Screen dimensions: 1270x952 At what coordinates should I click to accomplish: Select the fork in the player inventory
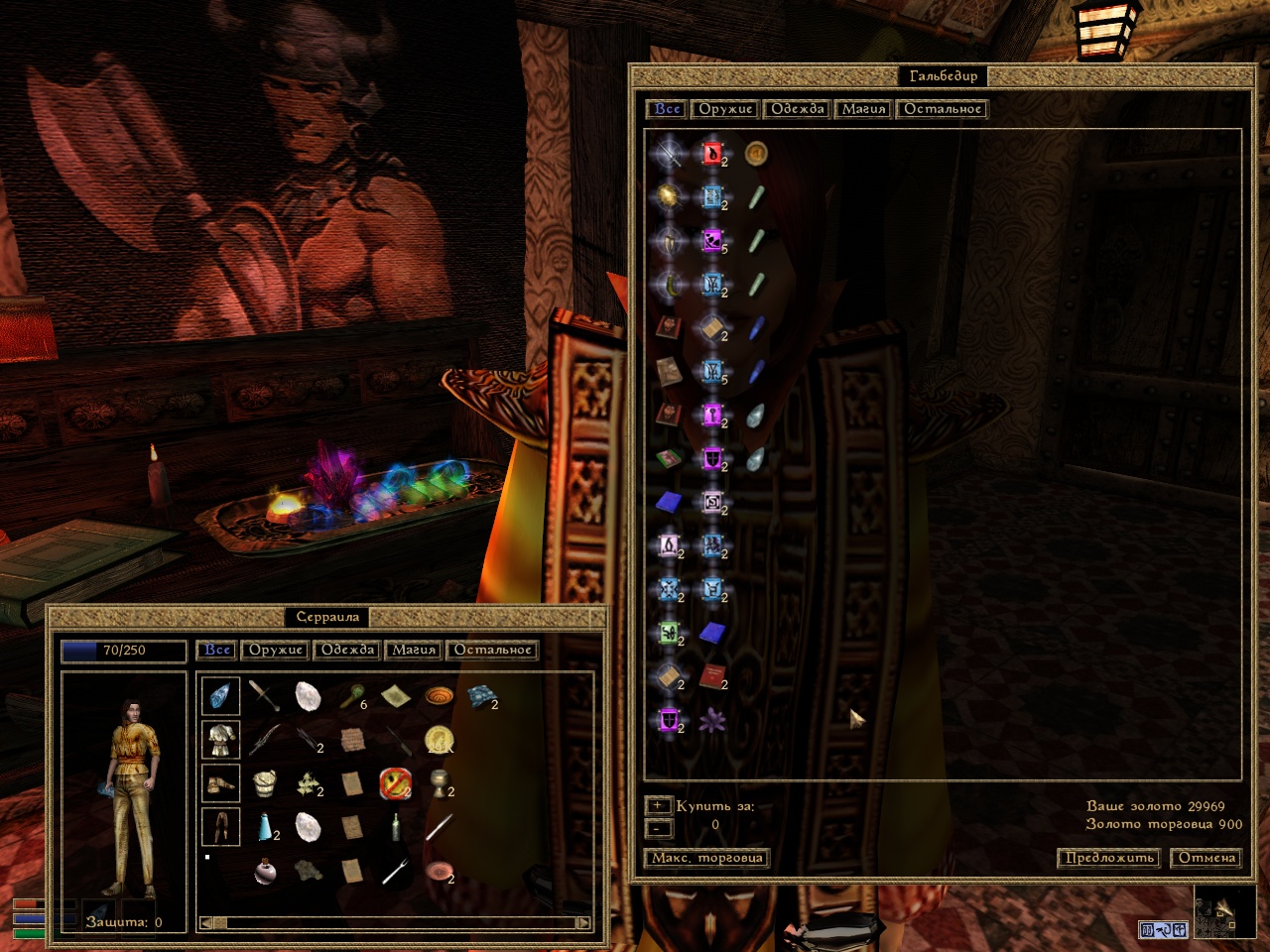click(x=395, y=871)
